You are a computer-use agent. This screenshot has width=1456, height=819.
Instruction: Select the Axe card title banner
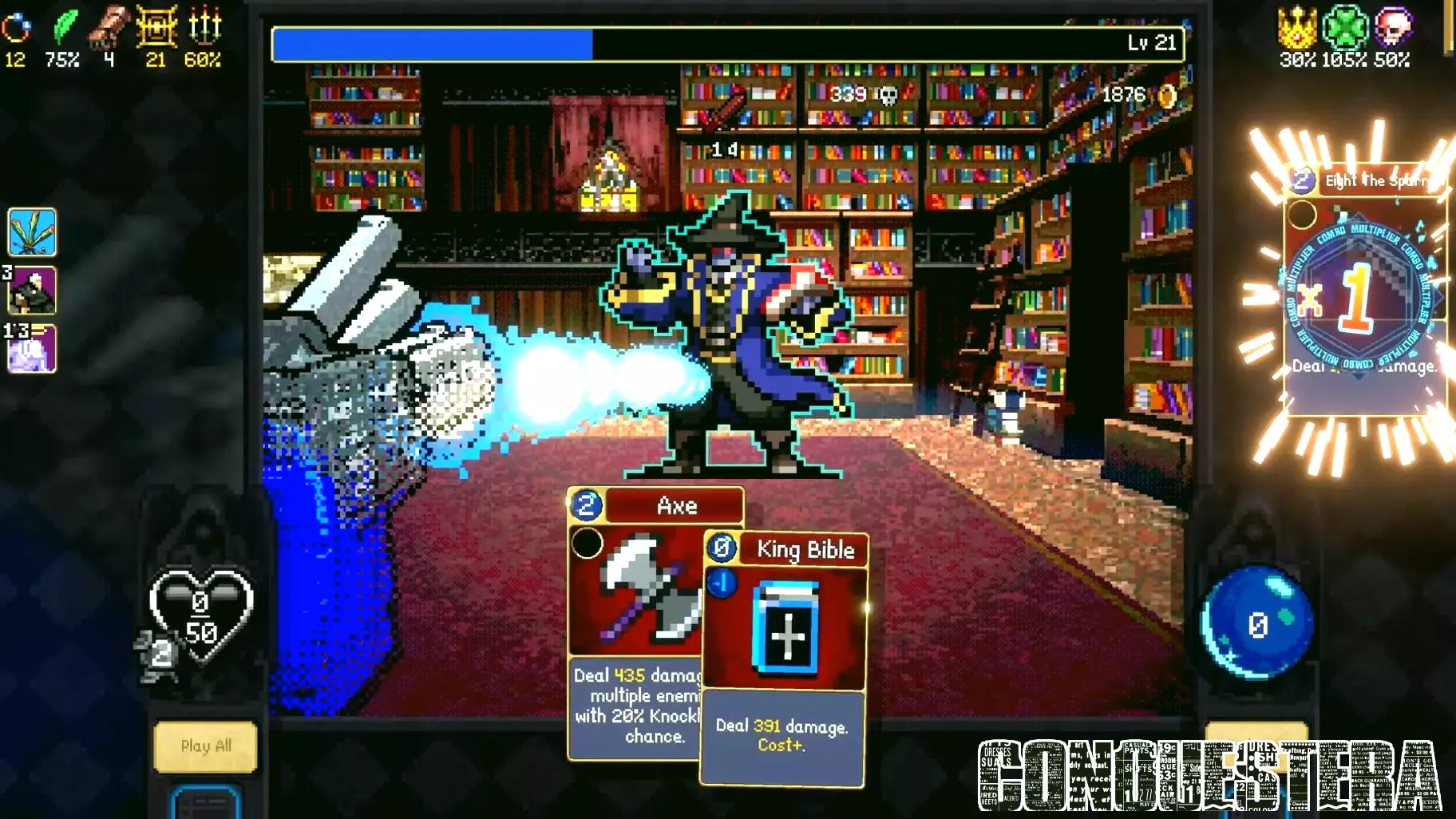click(x=675, y=505)
